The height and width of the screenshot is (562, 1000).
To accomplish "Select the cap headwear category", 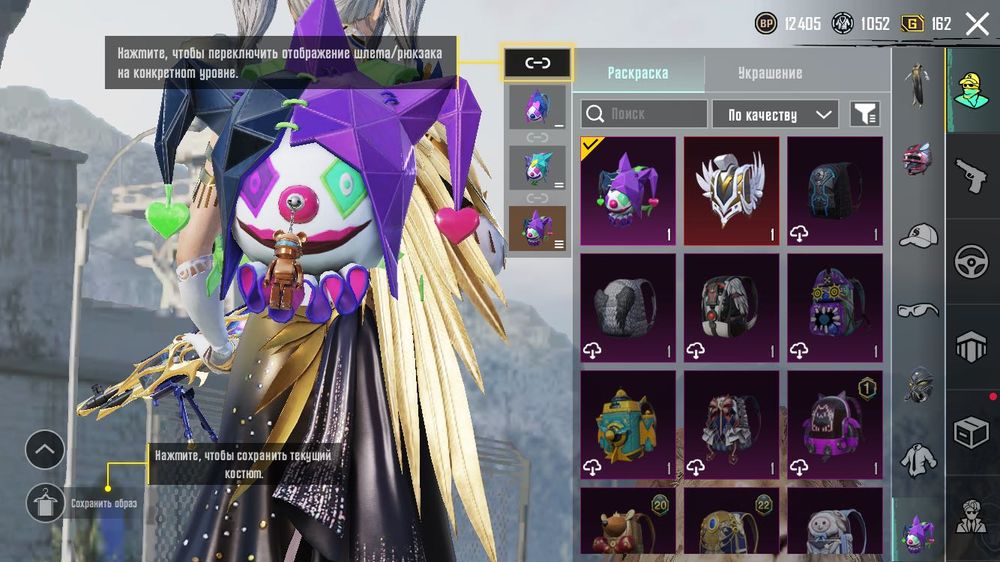I will point(917,236).
